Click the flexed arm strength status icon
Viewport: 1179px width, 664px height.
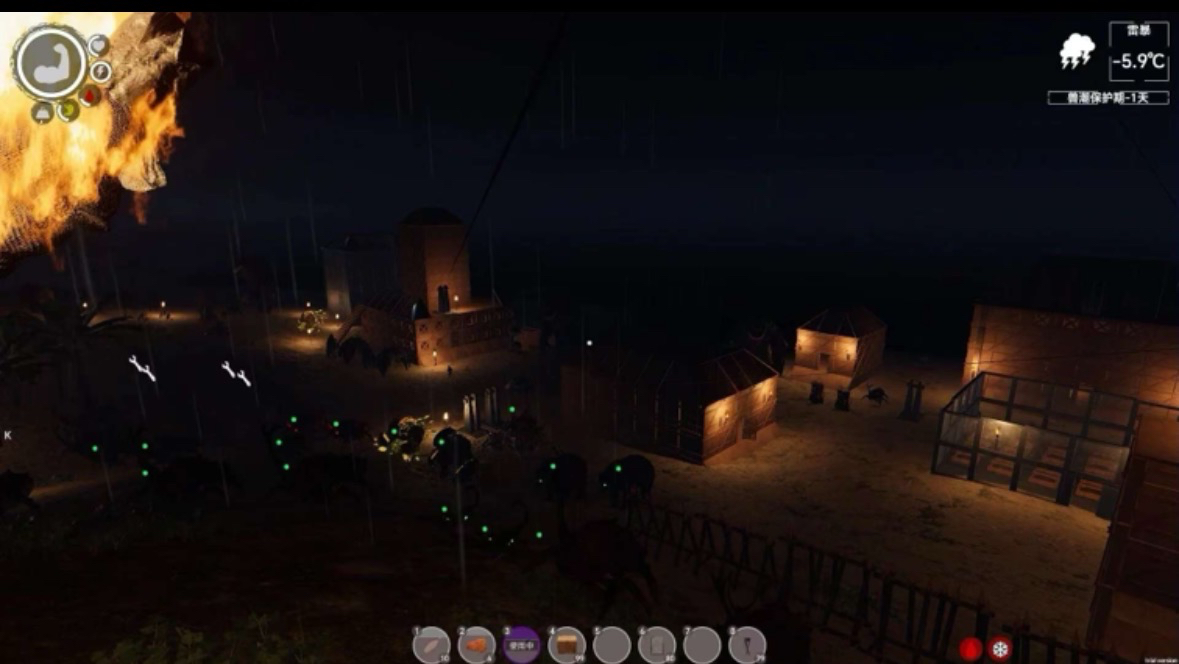click(x=50, y=62)
